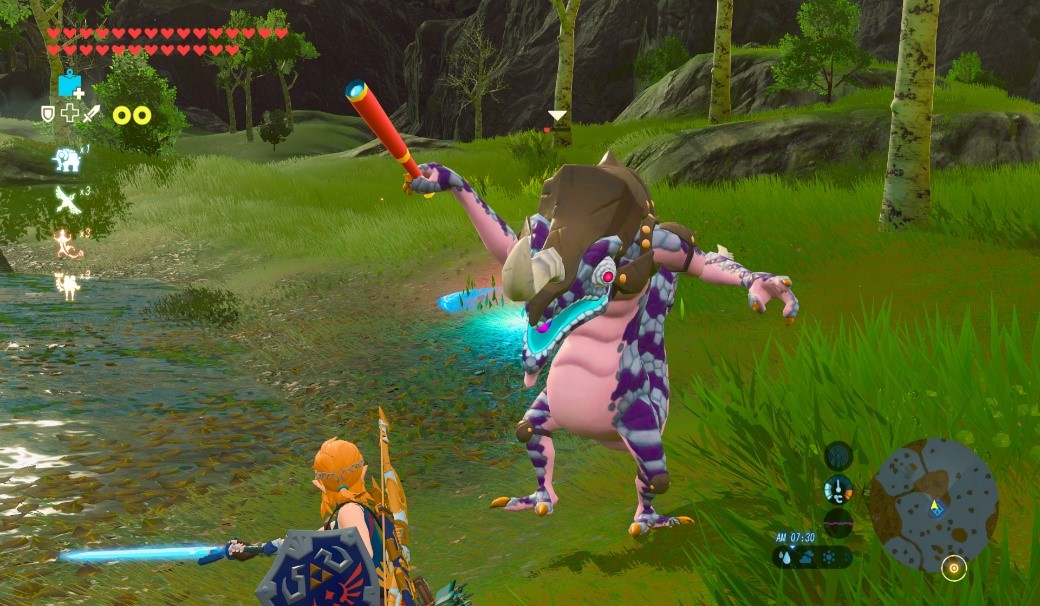The image size is (1040, 606).
Task: Select the sword quick-slot icon
Action: pyautogui.click(x=92, y=114)
